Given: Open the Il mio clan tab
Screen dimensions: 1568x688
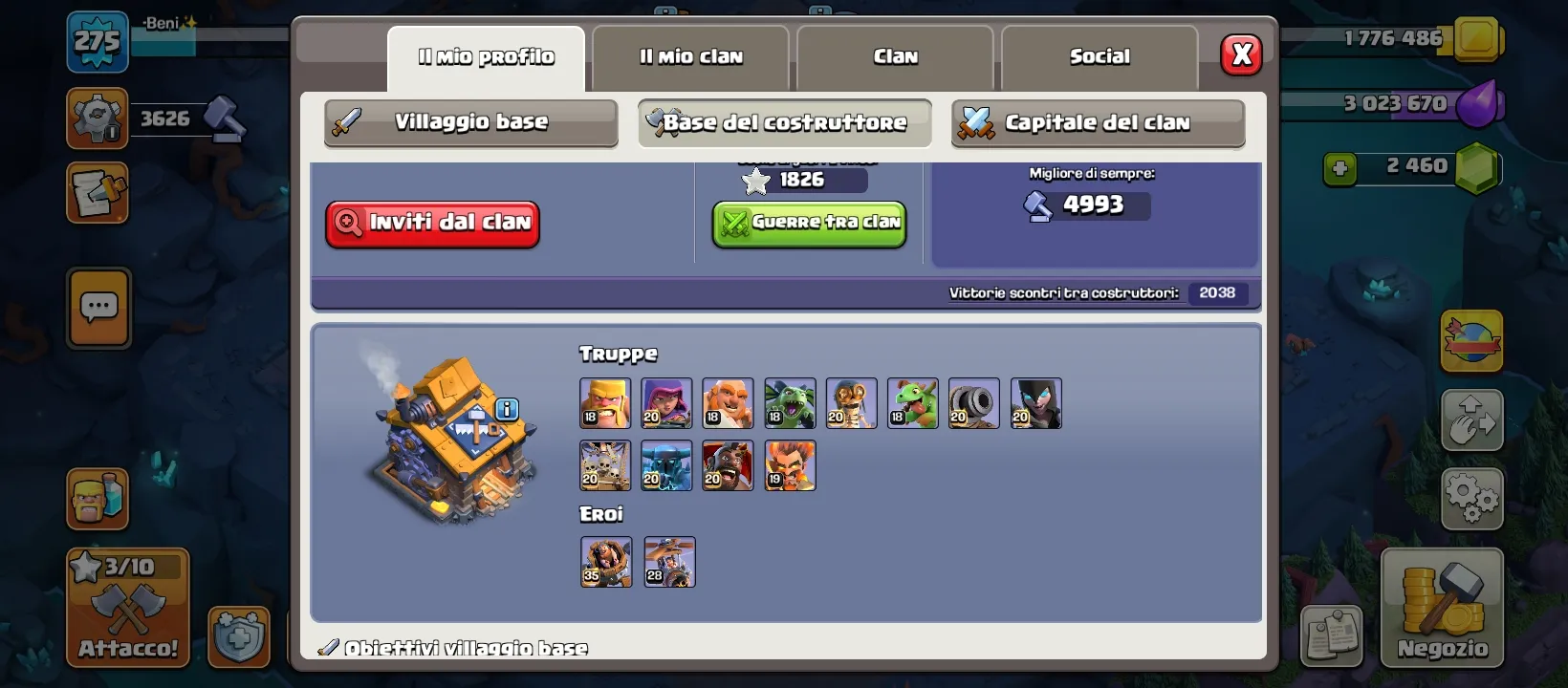Looking at the screenshot, I should (x=690, y=57).
